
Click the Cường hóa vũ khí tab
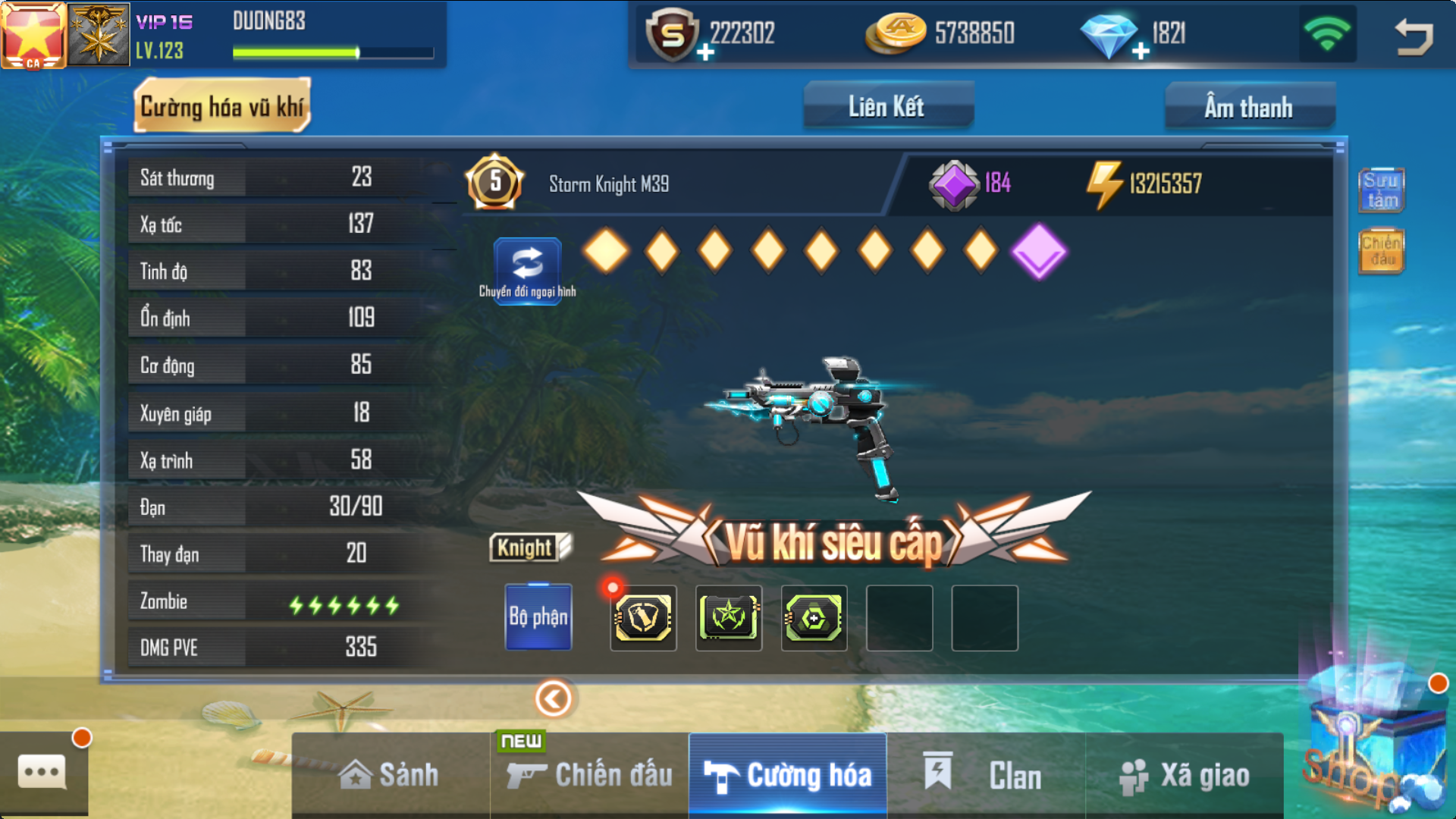coord(222,107)
